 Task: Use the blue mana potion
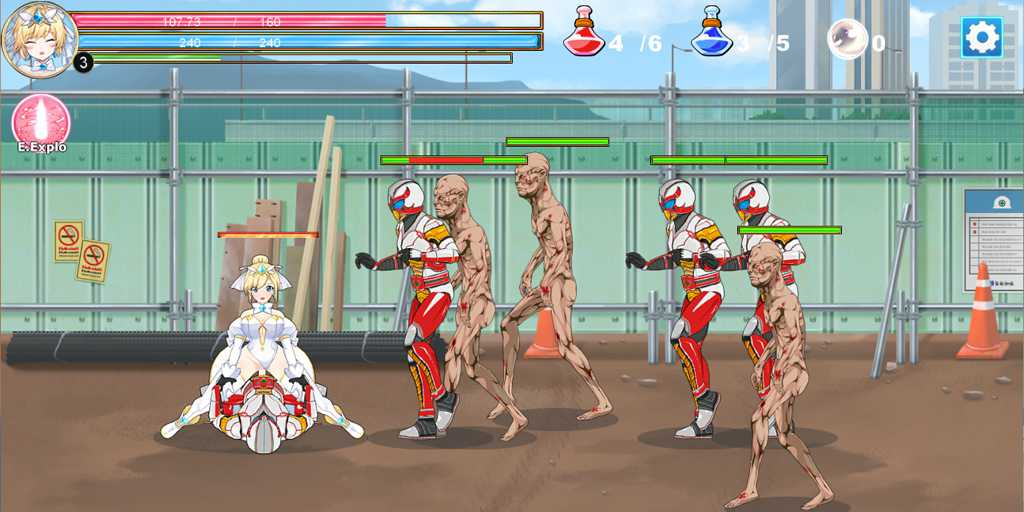click(711, 32)
